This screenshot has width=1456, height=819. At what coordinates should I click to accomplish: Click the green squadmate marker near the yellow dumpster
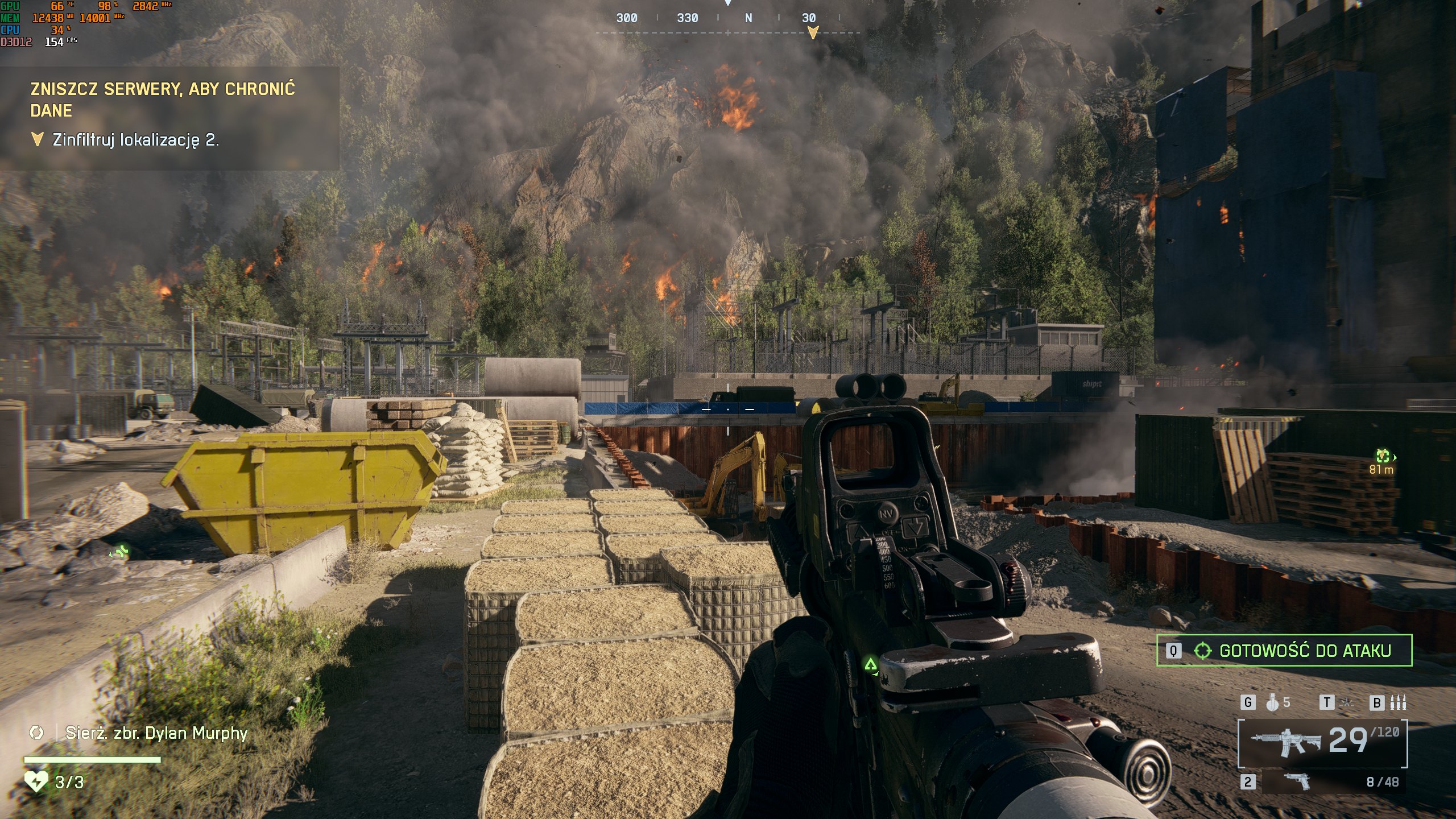click(x=120, y=551)
